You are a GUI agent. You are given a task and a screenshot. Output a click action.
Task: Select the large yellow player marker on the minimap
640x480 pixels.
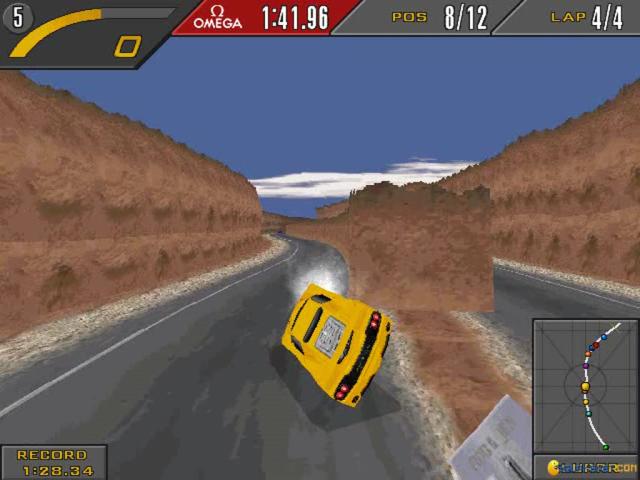pyautogui.click(x=585, y=386)
